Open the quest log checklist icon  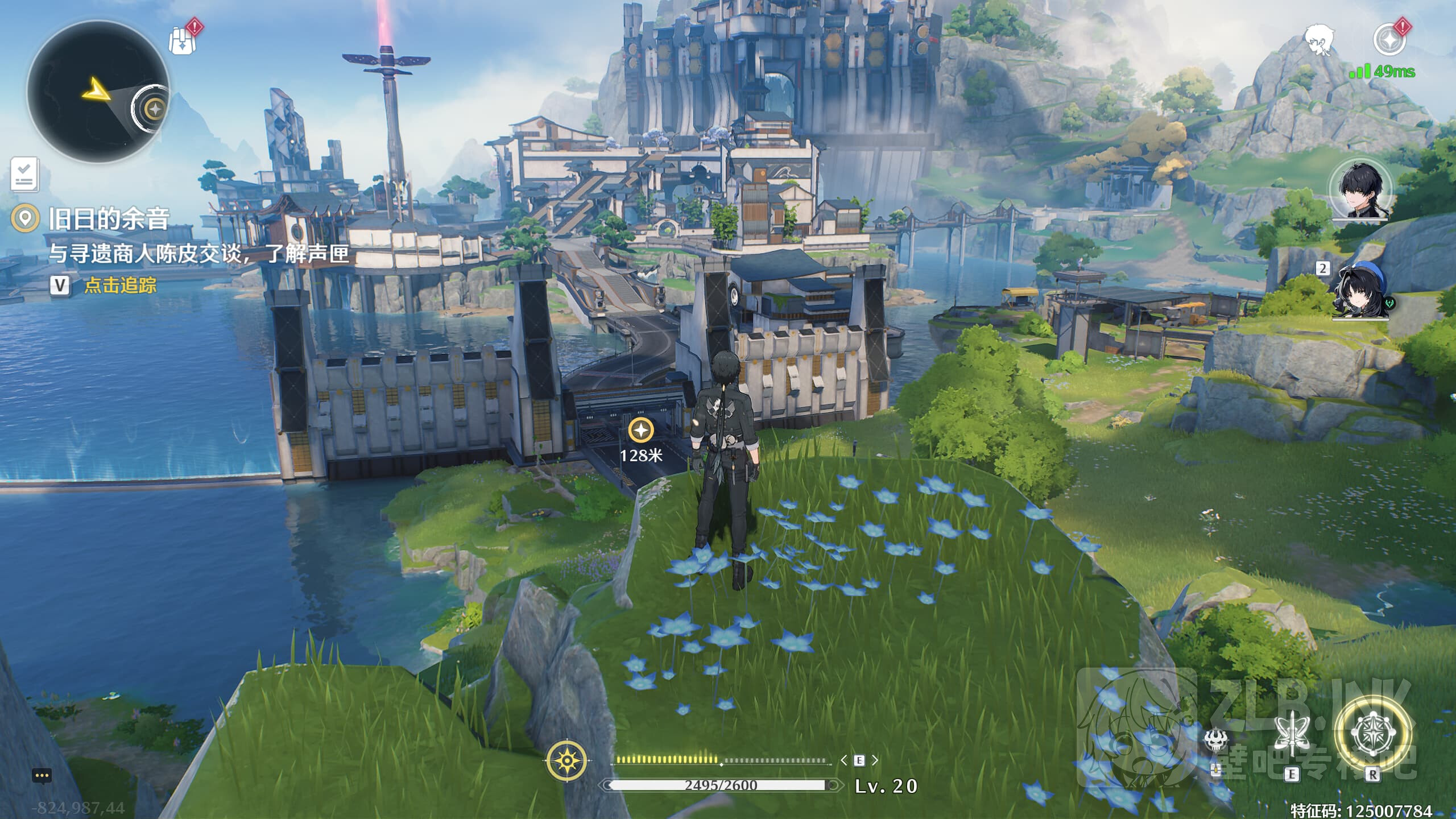pos(24,173)
